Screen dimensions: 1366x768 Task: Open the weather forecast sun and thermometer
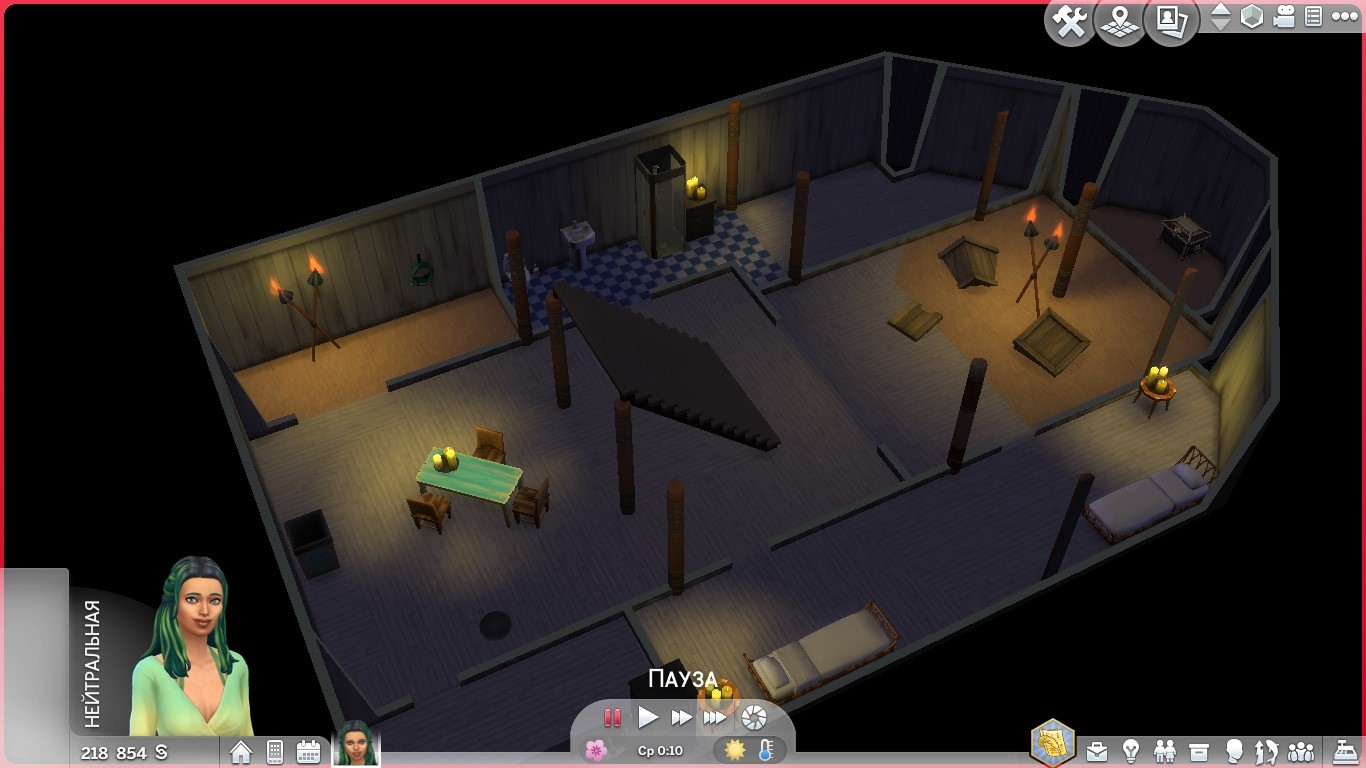[x=749, y=750]
